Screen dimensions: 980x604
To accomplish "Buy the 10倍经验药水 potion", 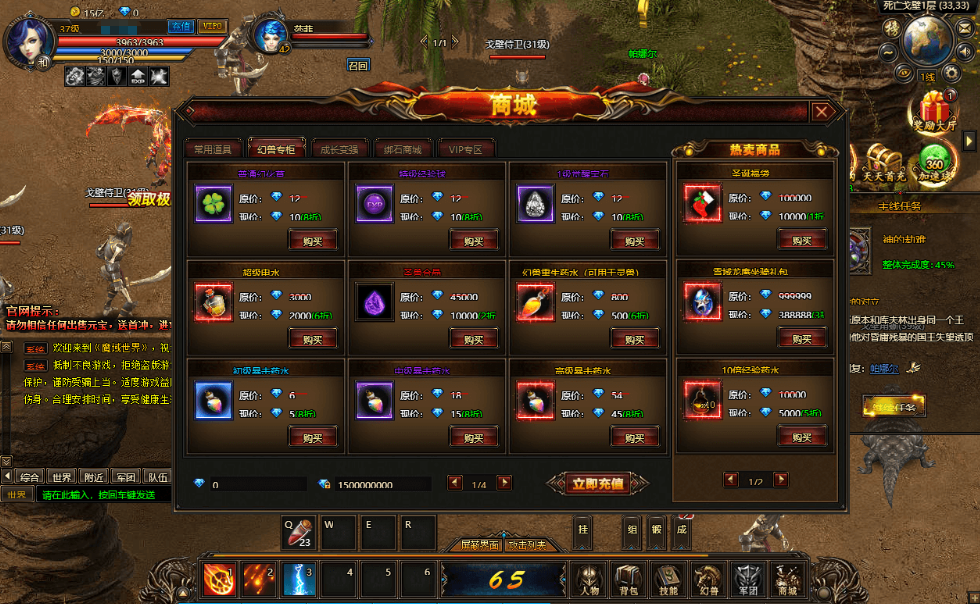I will pos(801,437).
